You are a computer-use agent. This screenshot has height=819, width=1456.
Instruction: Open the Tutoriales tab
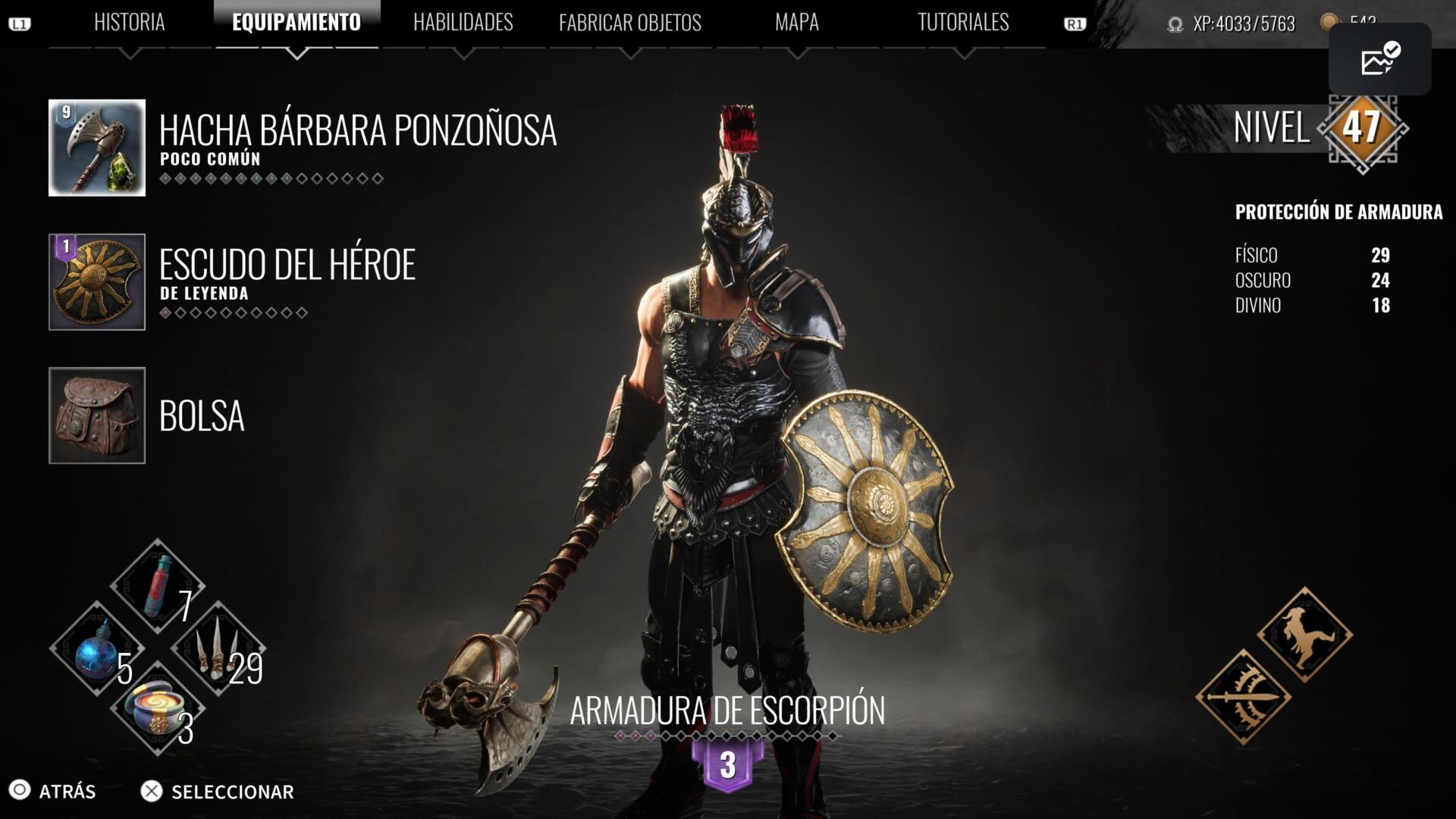coord(963,23)
